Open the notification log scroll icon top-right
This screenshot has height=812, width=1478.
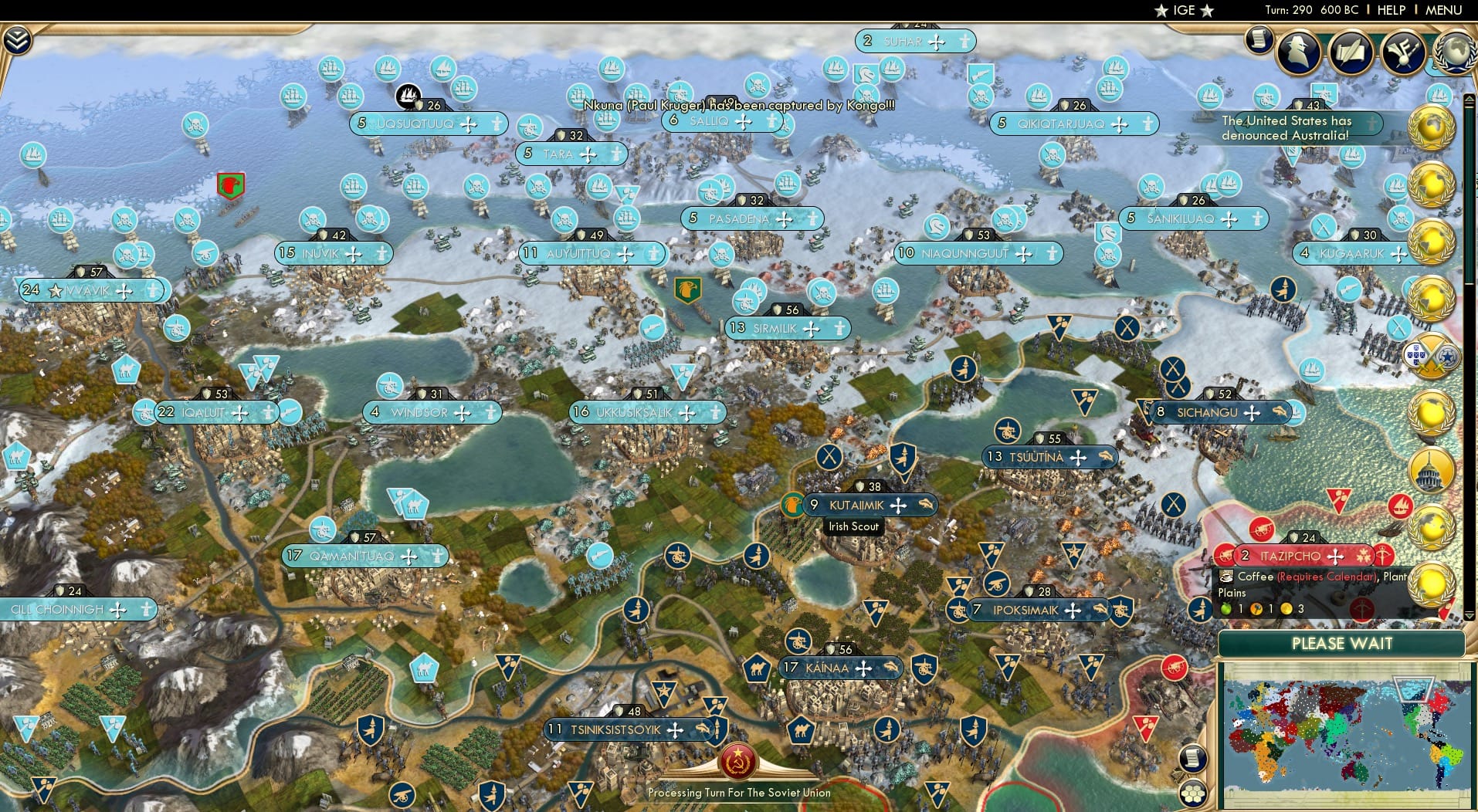(1260, 39)
